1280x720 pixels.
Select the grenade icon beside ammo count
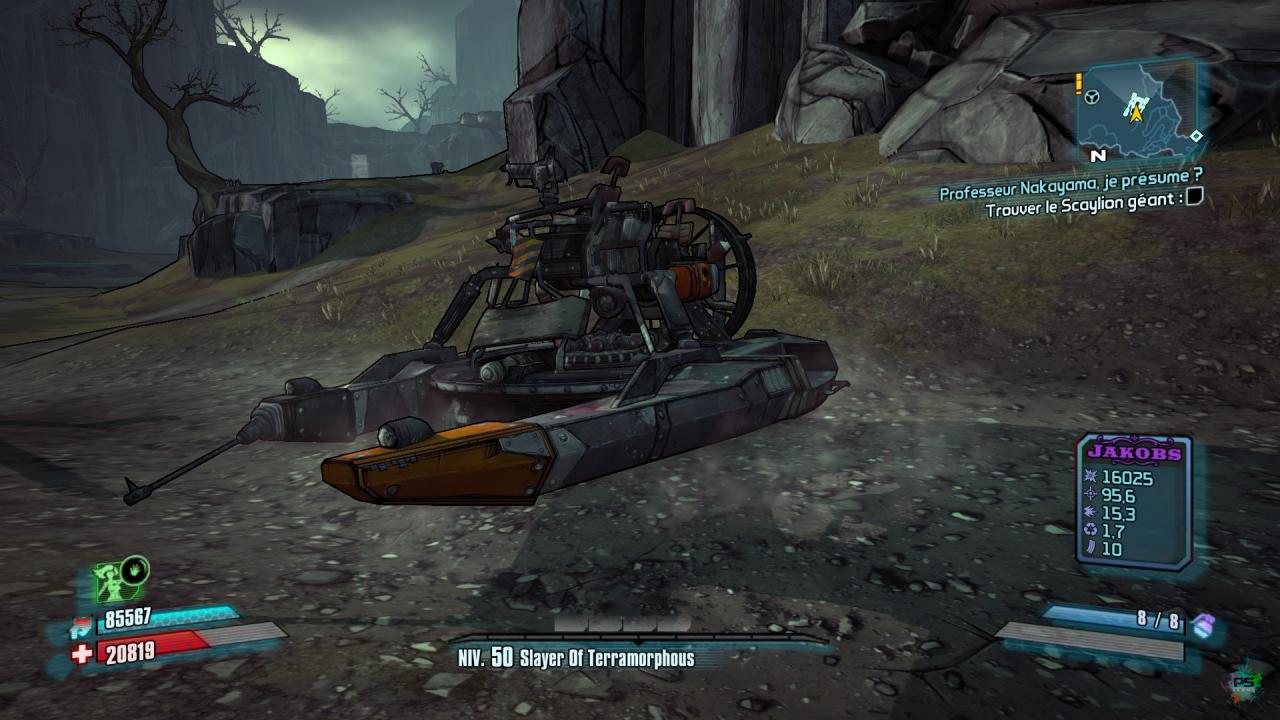click(x=1203, y=624)
